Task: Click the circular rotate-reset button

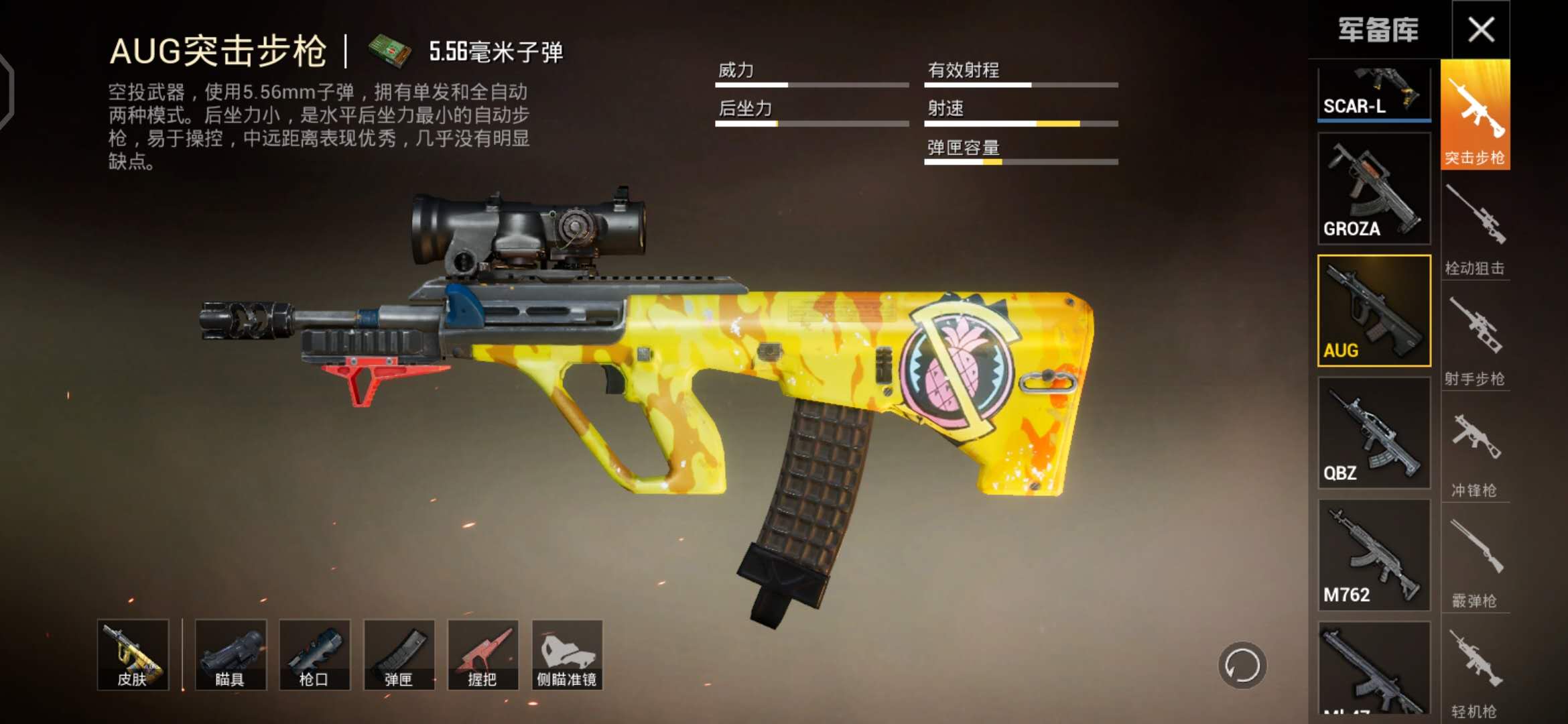Action: [x=1242, y=666]
